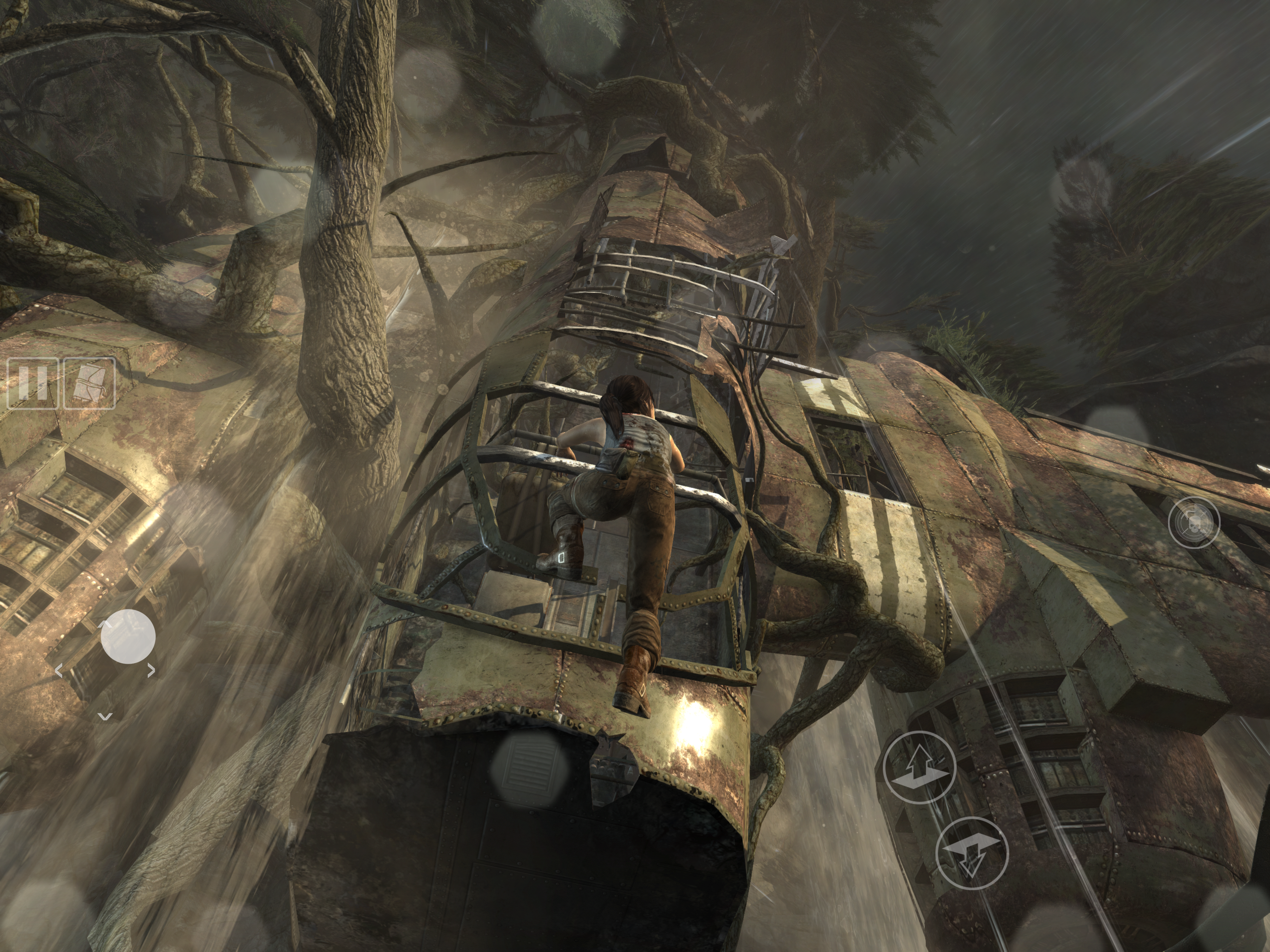Pause the game
Screen dimensions: 1270x952
pyautogui.click(x=32, y=383)
